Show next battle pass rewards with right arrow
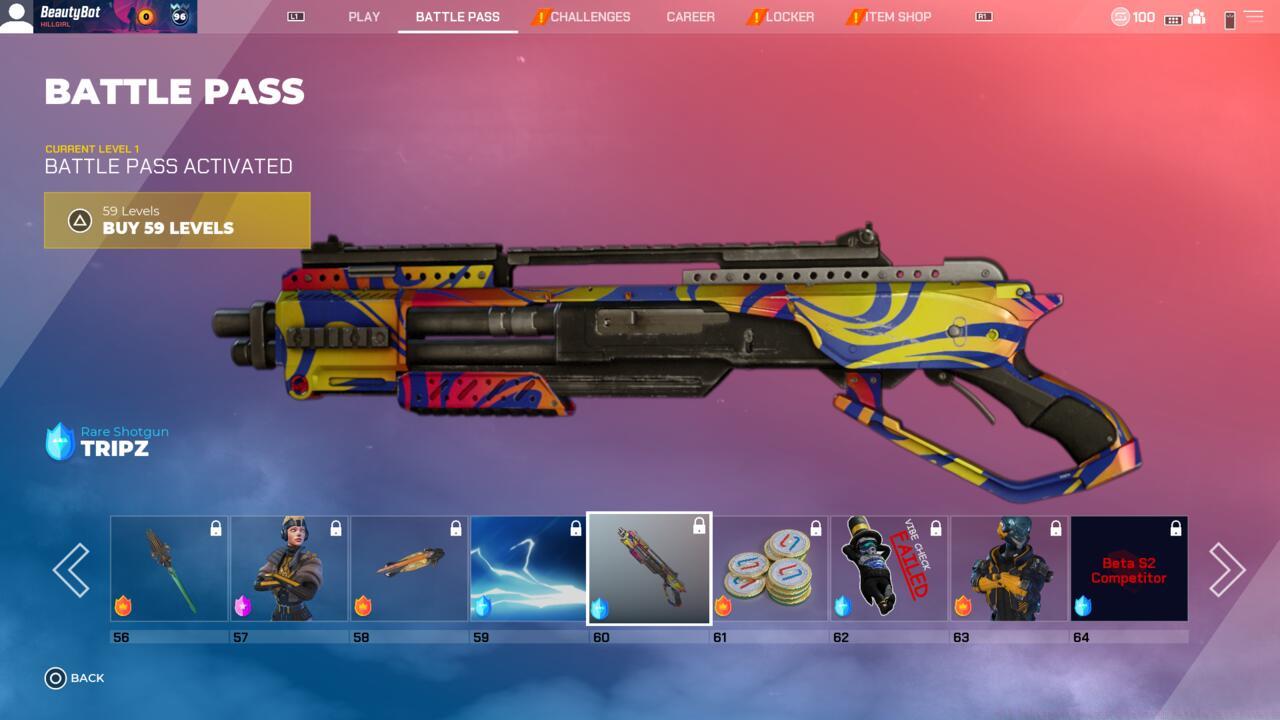Image resolution: width=1280 pixels, height=720 pixels. click(x=1227, y=570)
